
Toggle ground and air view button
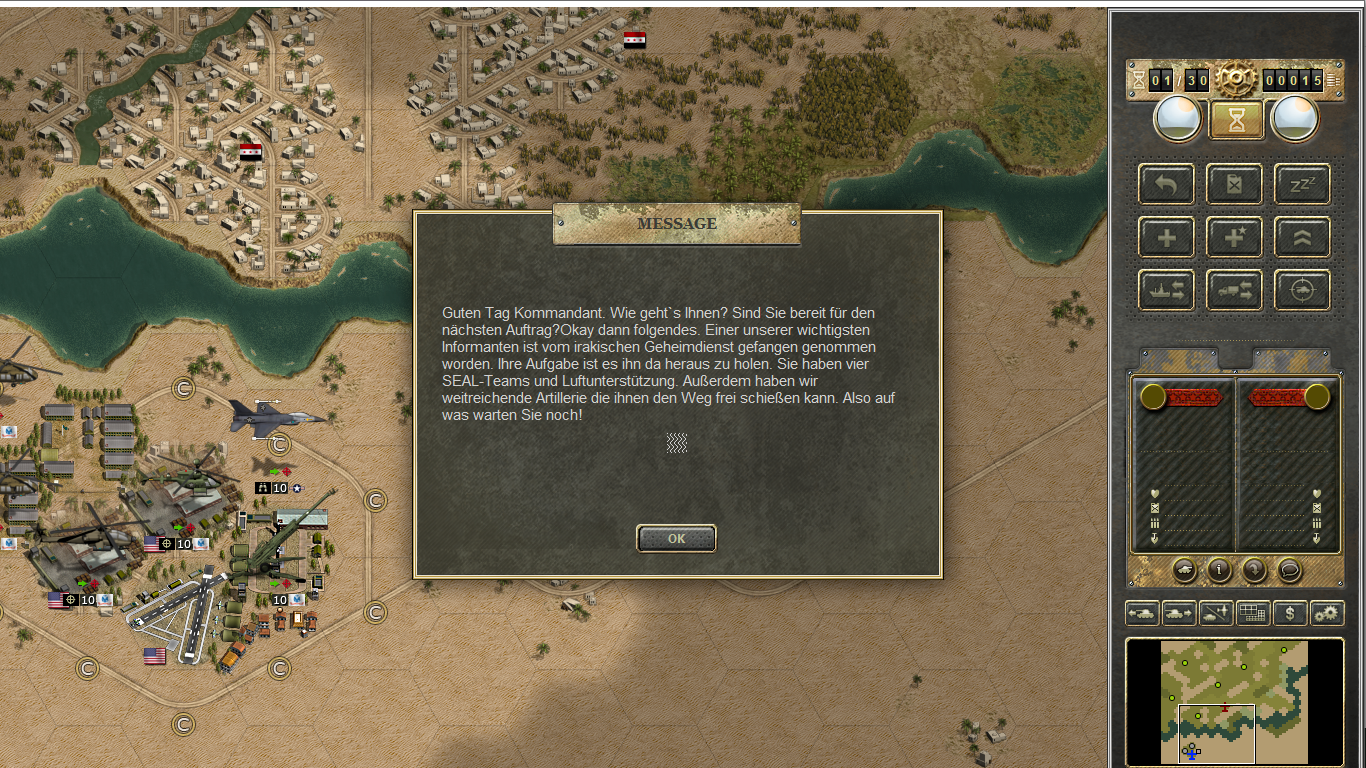tap(1215, 613)
